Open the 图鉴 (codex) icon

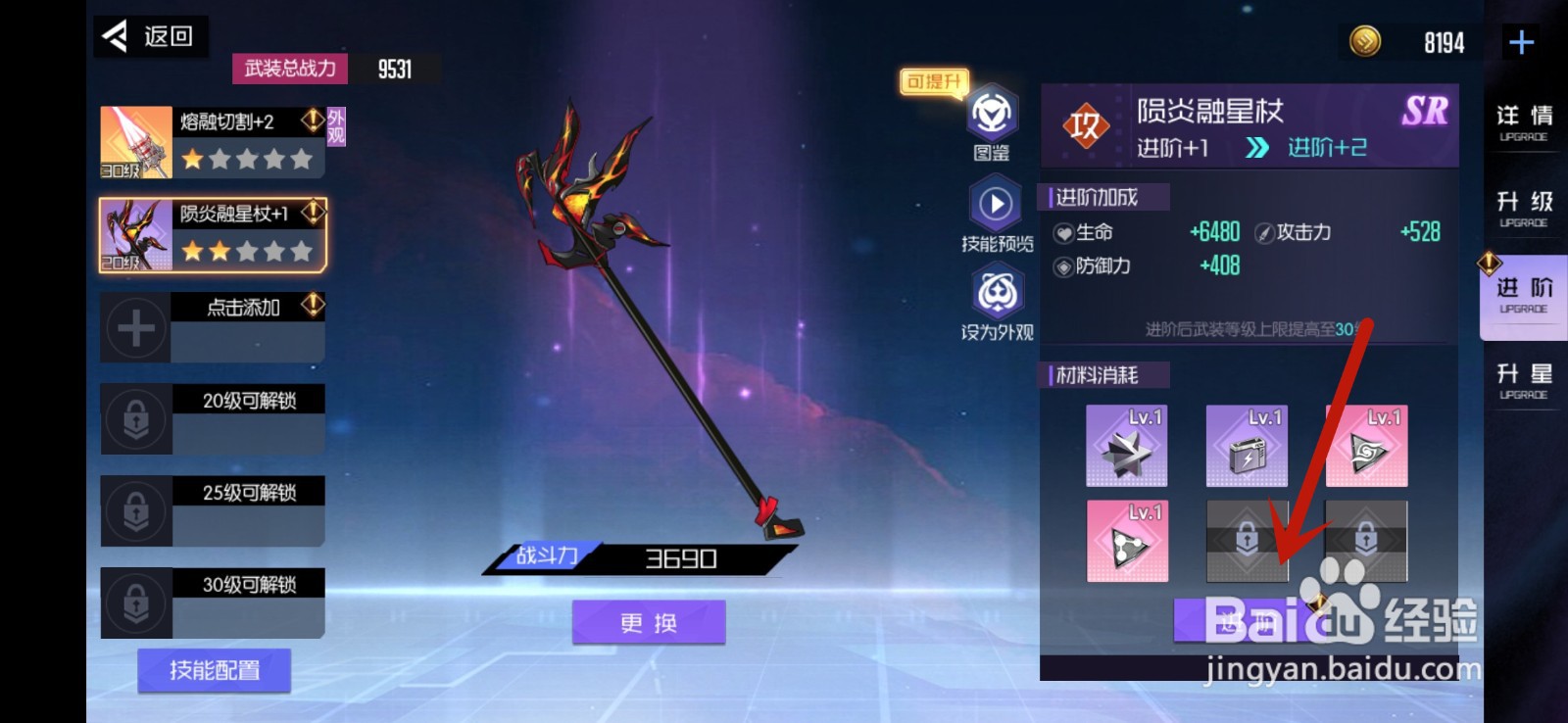(x=994, y=116)
